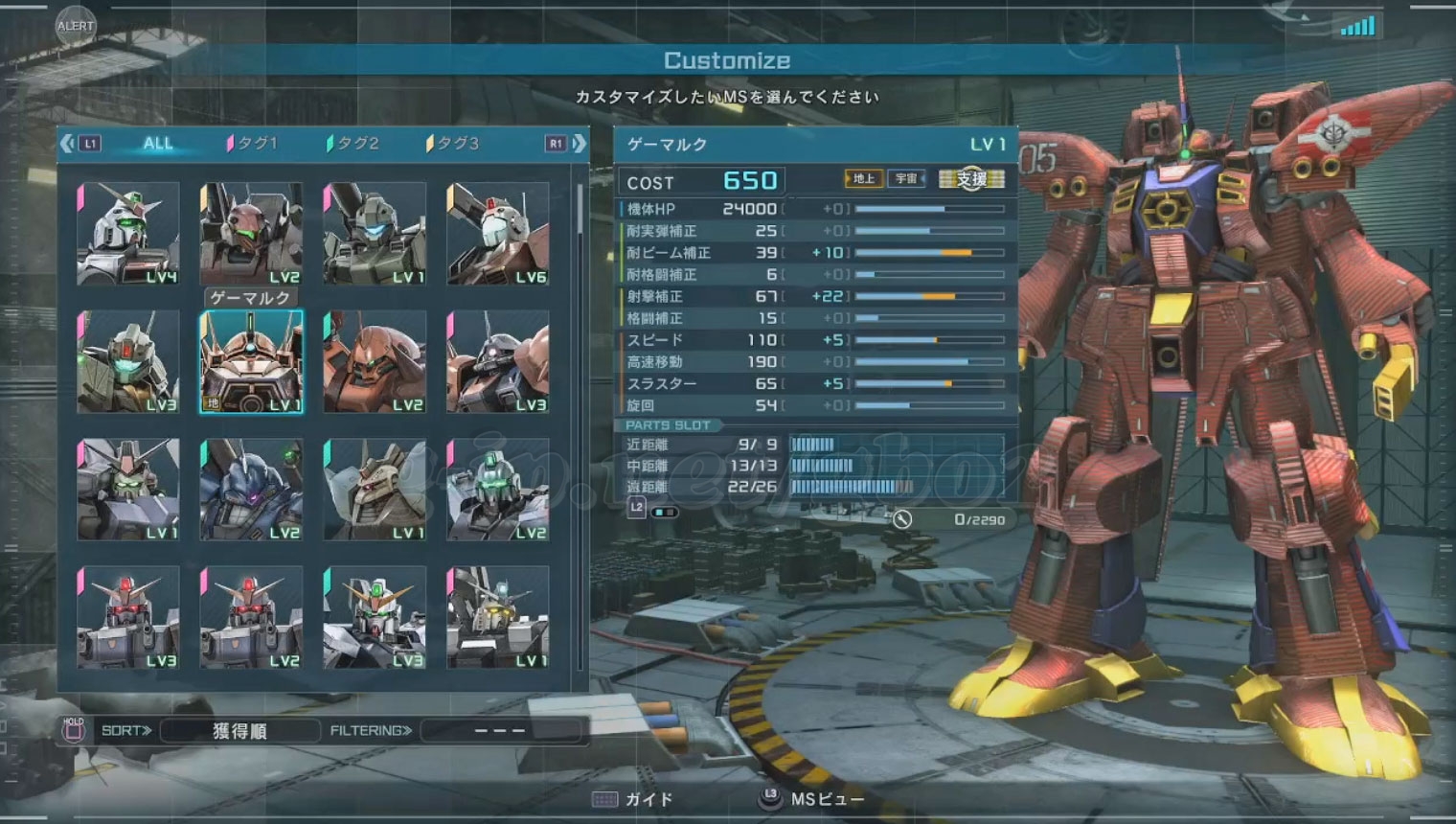Pick the LV6 mobile suit thumbnail
Viewport: 1456px width, 824px height.
[x=498, y=234]
